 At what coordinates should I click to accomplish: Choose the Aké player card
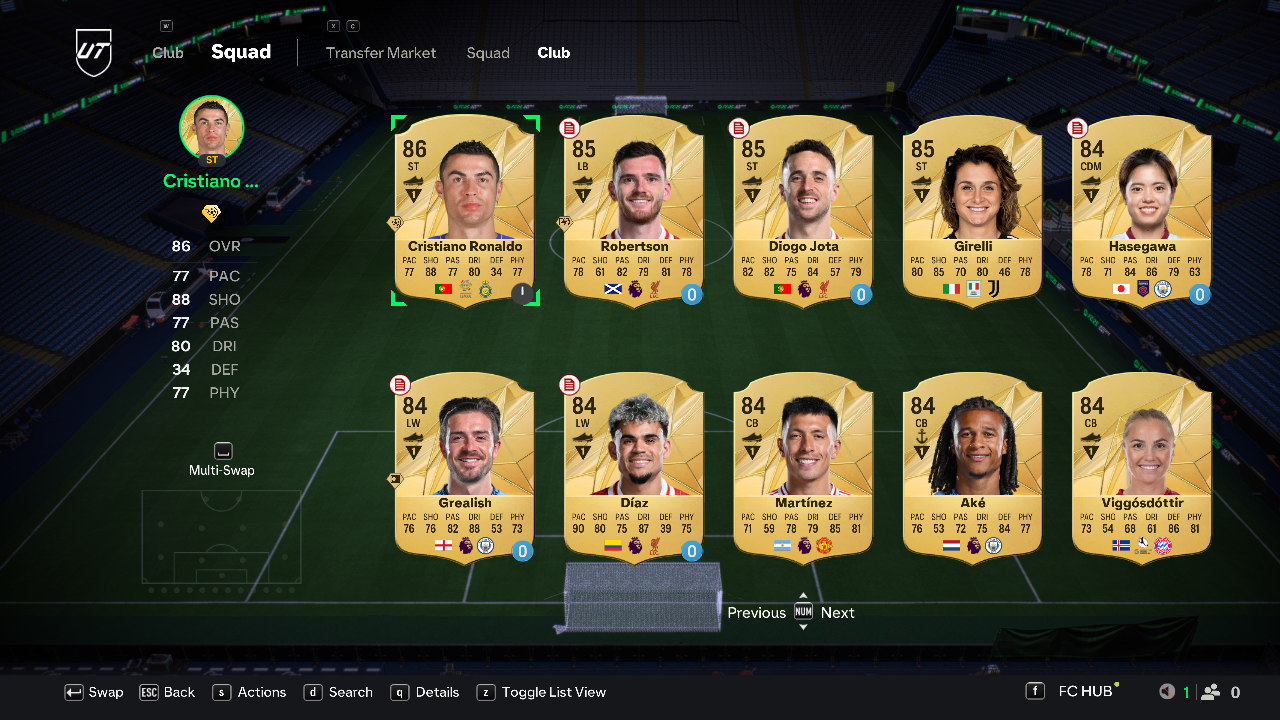click(x=972, y=467)
